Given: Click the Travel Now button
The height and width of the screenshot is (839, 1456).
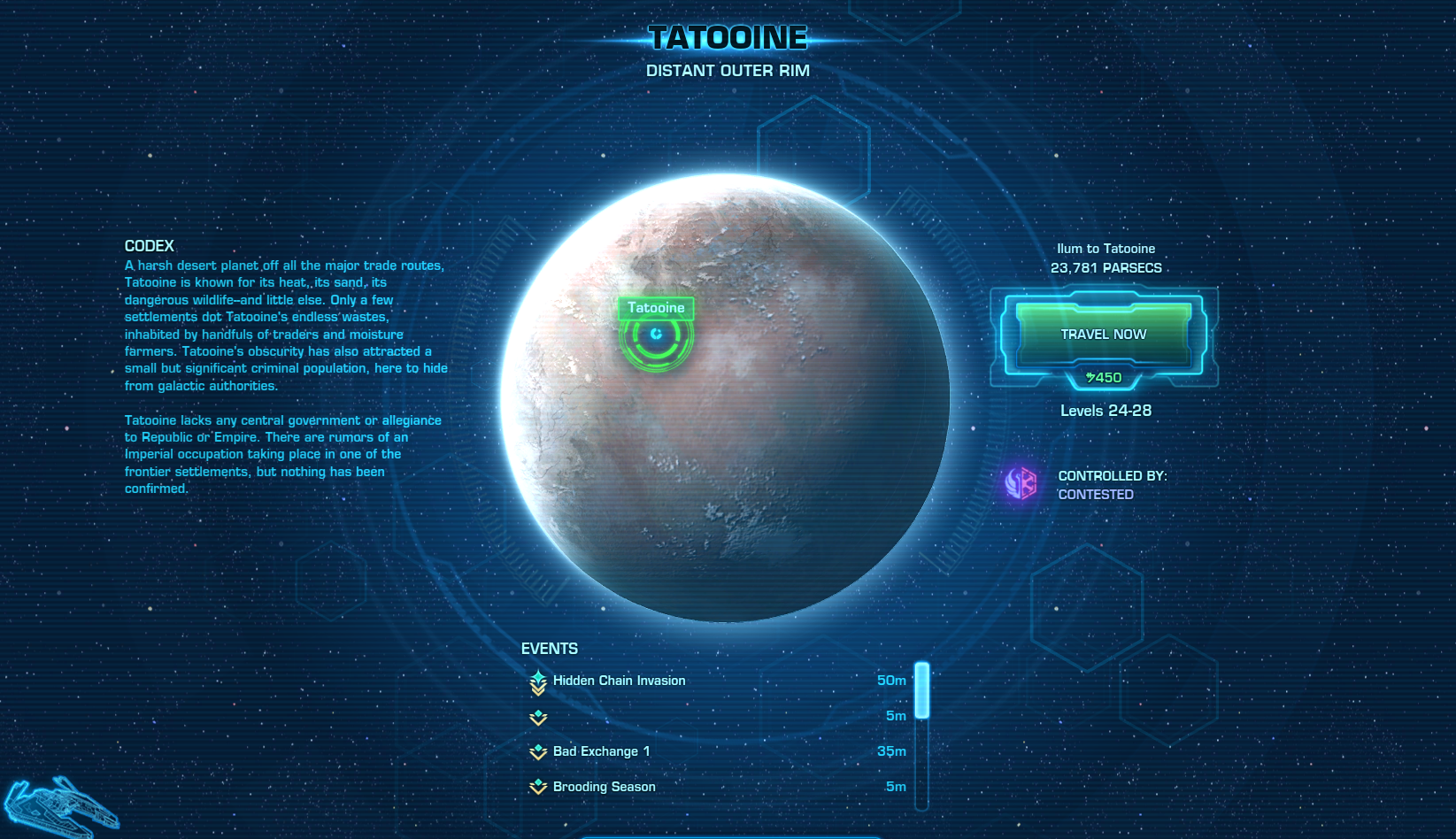Looking at the screenshot, I should pyautogui.click(x=1103, y=335).
